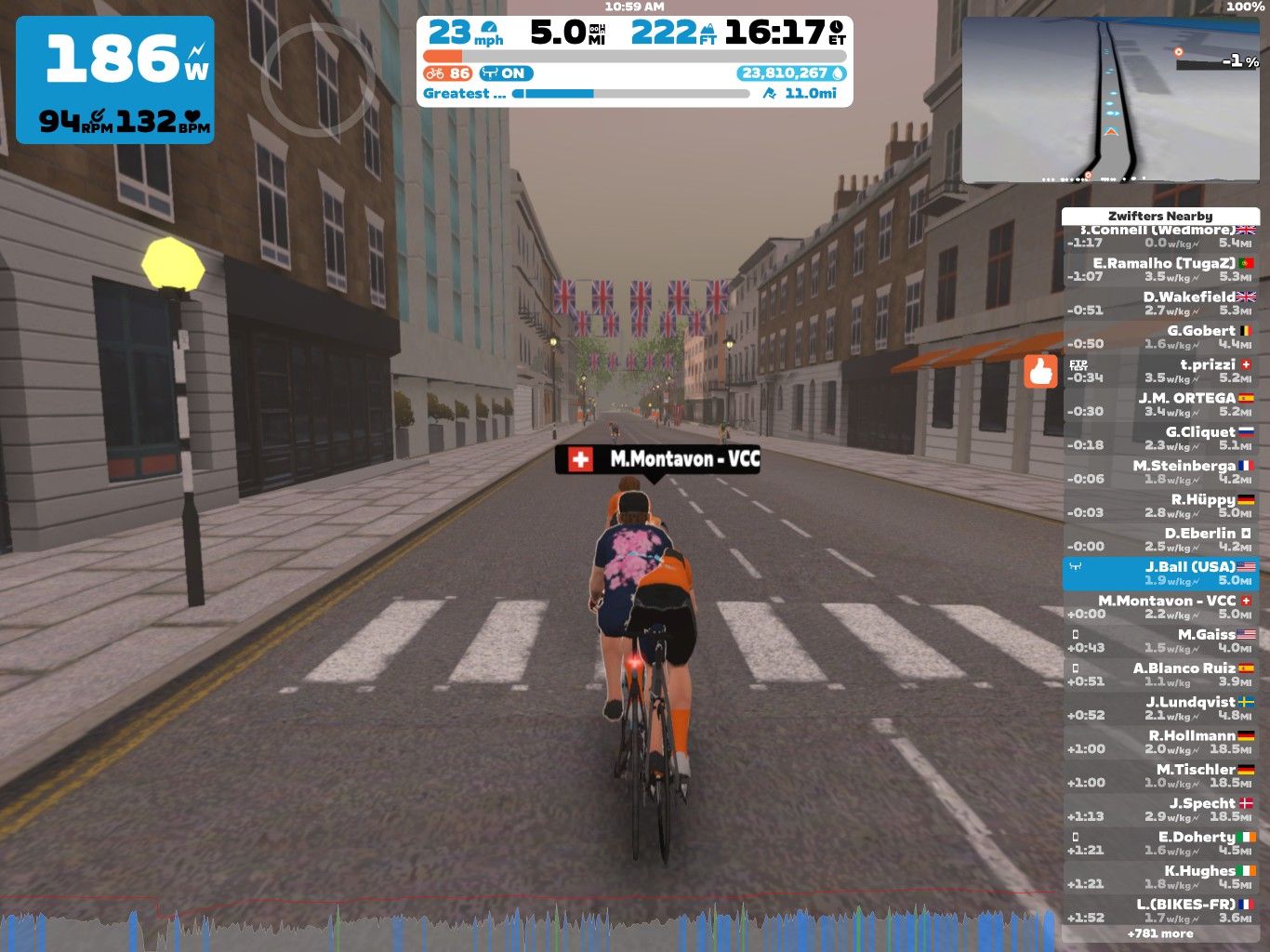Click the Swiss flag on M.Montavon's nameplate
The height and width of the screenshot is (952, 1270).
580,457
